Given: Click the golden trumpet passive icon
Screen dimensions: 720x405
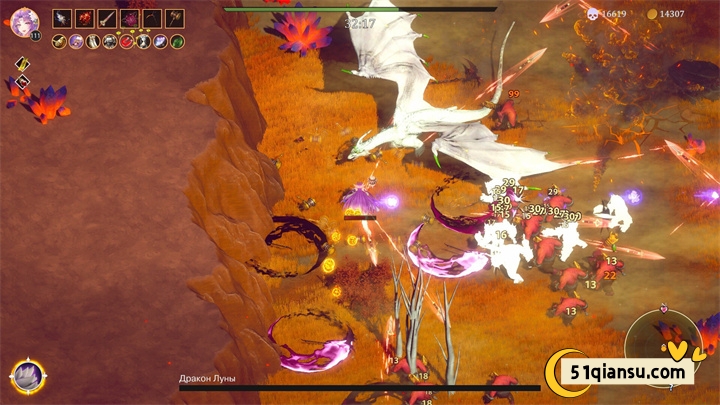Looking at the screenshot, I should point(60,41).
